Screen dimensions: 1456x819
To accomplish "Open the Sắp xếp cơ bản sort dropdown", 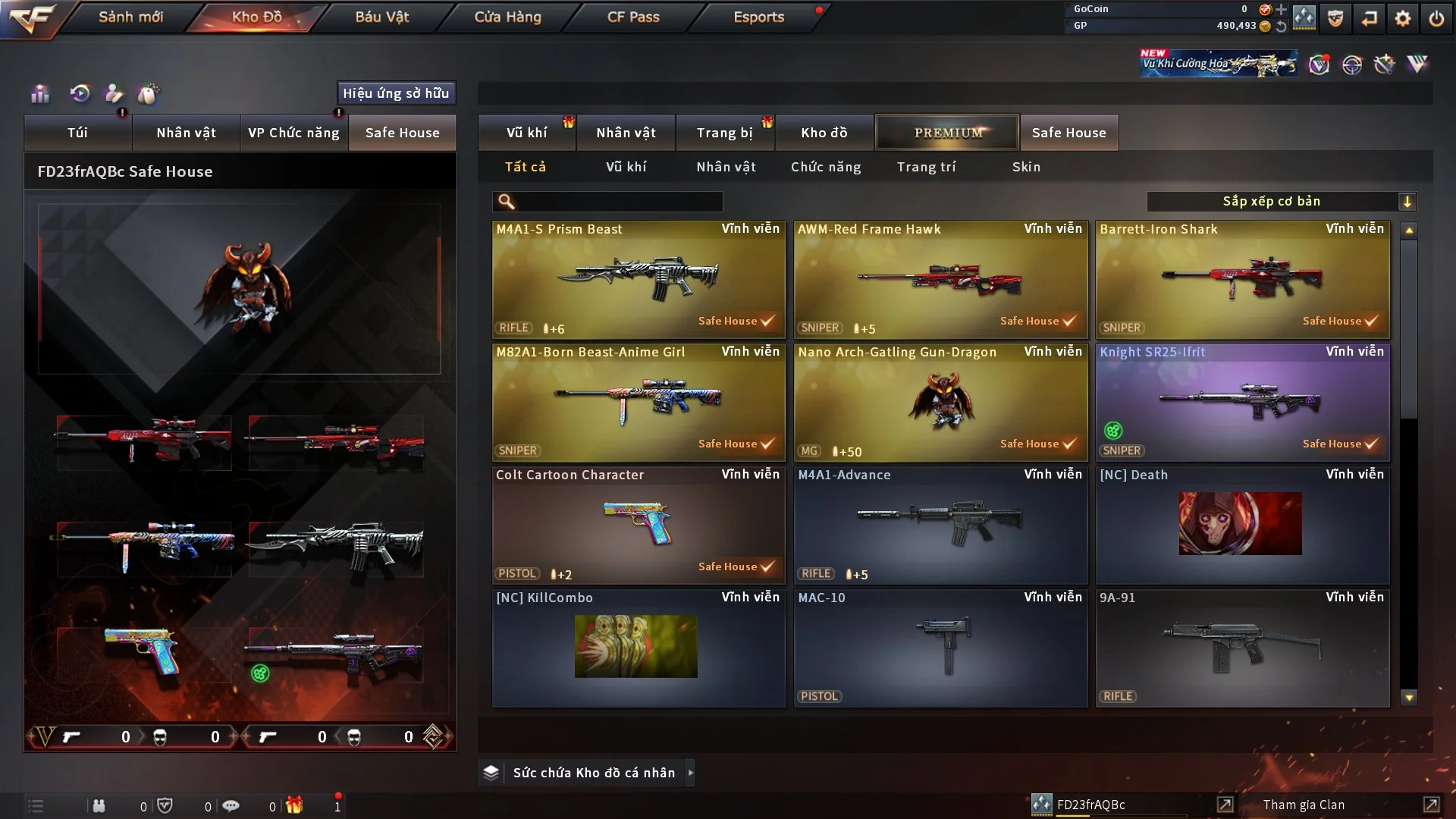I will (x=1281, y=202).
